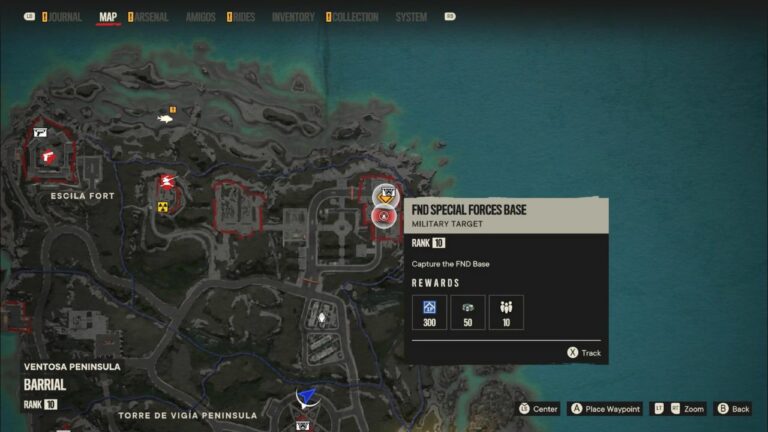This screenshot has height=432, width=768.
Task: Select the fish hunting spot marker
Action: 166,118
